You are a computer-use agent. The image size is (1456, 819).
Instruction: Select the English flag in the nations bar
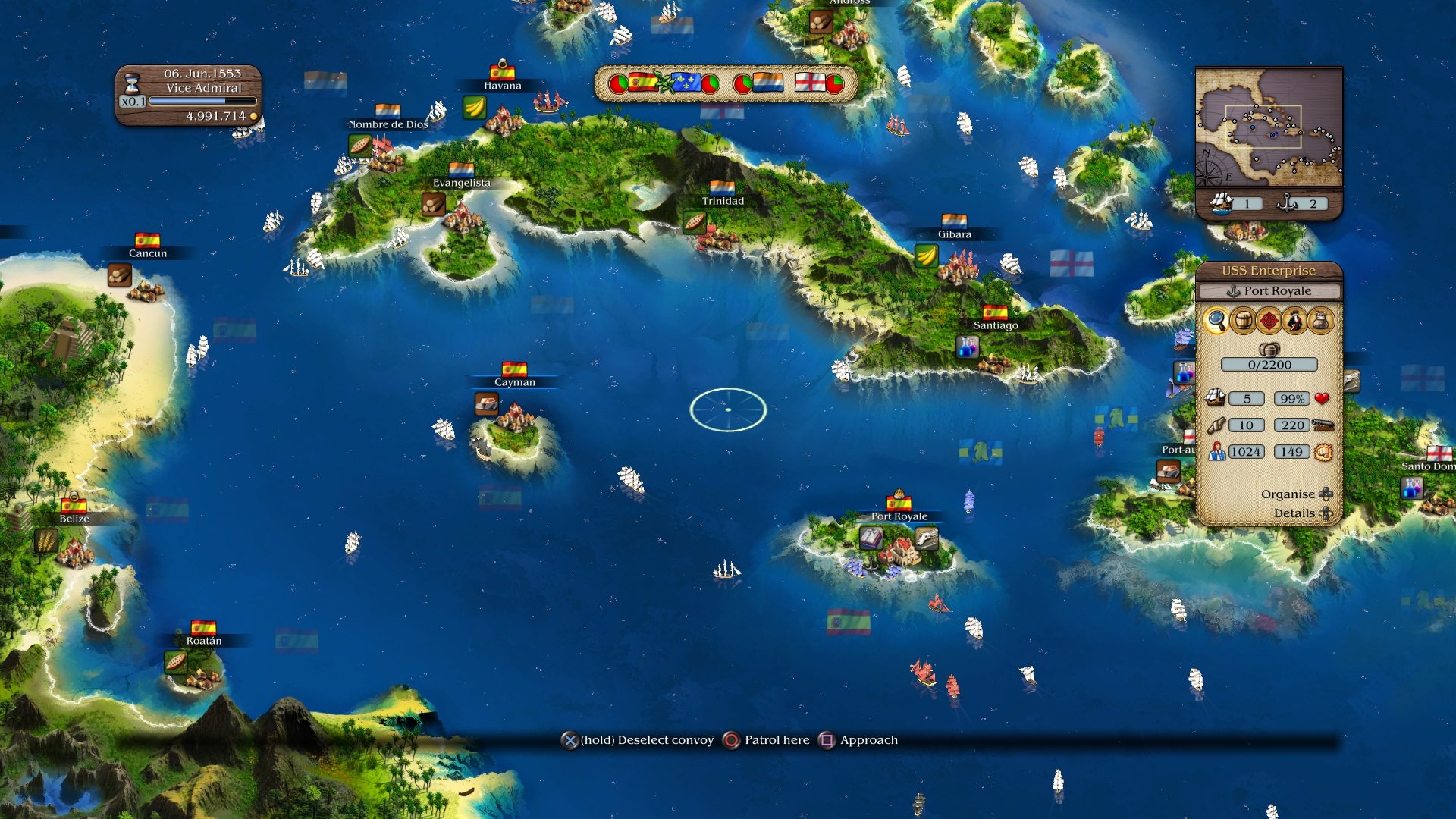click(x=811, y=82)
